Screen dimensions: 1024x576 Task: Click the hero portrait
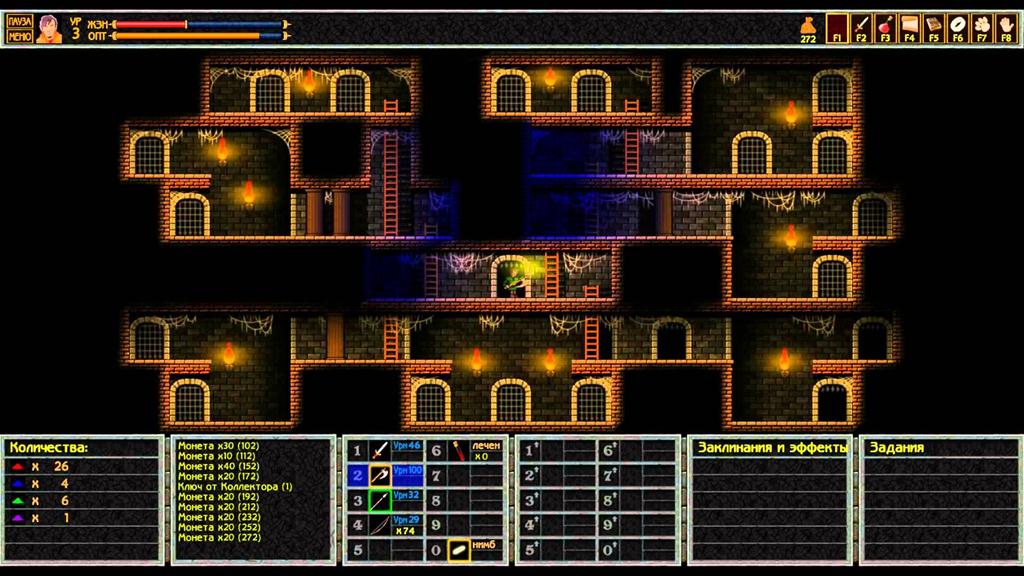coord(49,29)
